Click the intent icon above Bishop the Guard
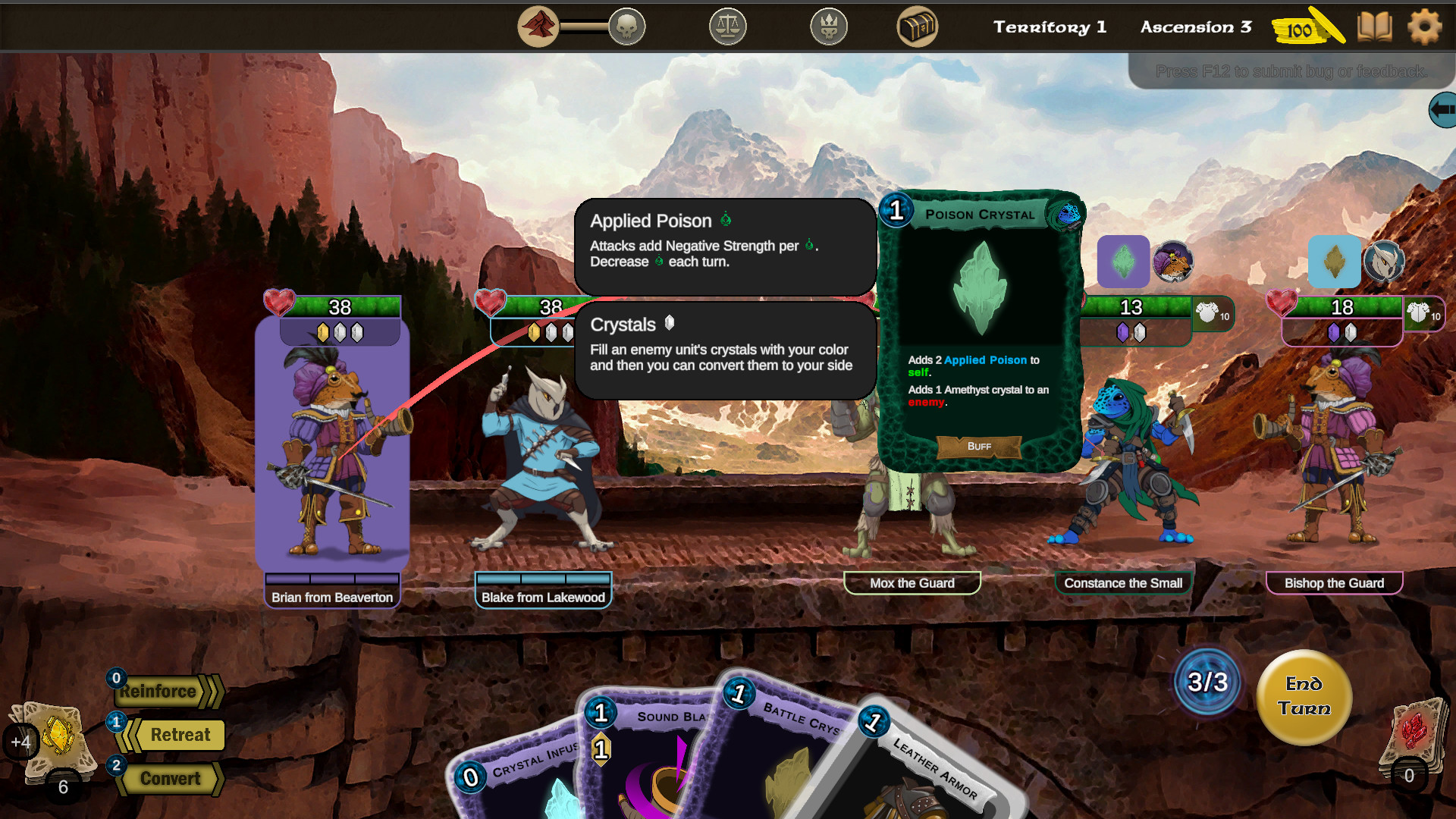The image size is (1456, 819). 1335,261
